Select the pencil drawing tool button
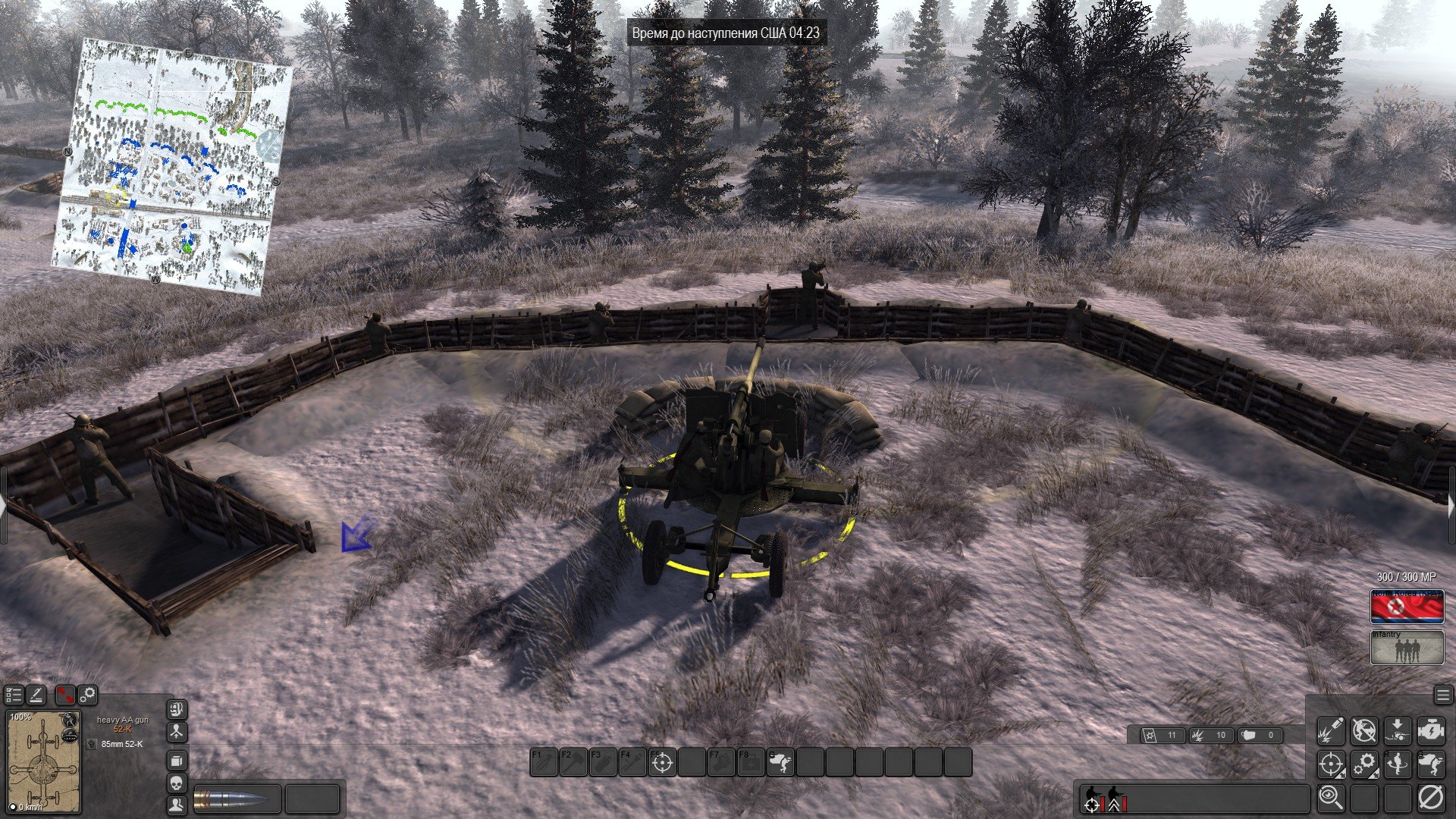Screen dimensions: 1456x819 click(x=36, y=695)
